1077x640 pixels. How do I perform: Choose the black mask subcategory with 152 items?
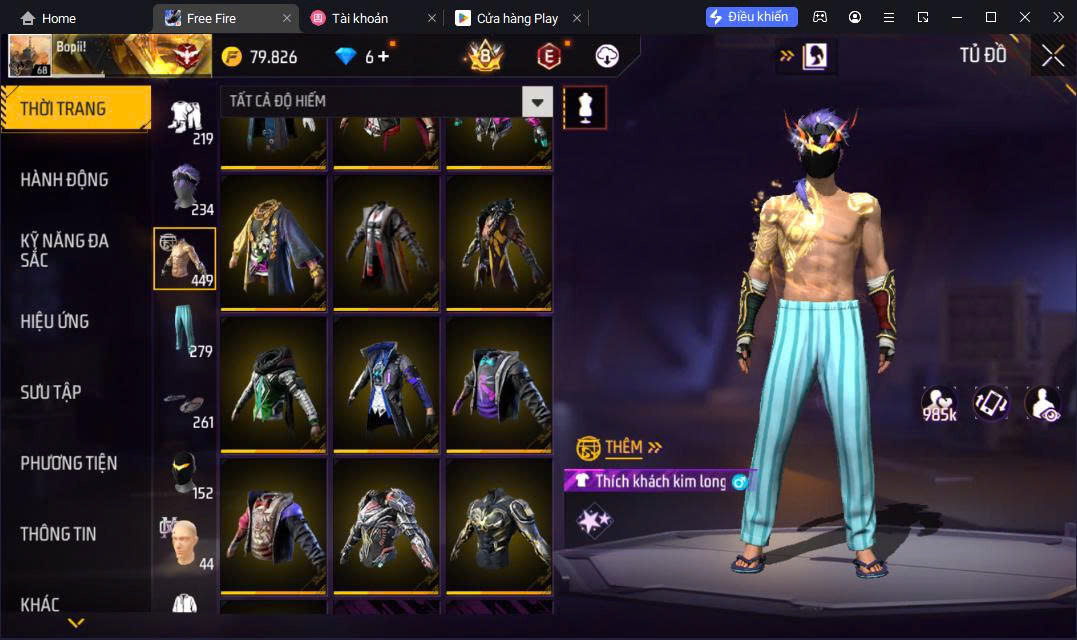(185, 473)
